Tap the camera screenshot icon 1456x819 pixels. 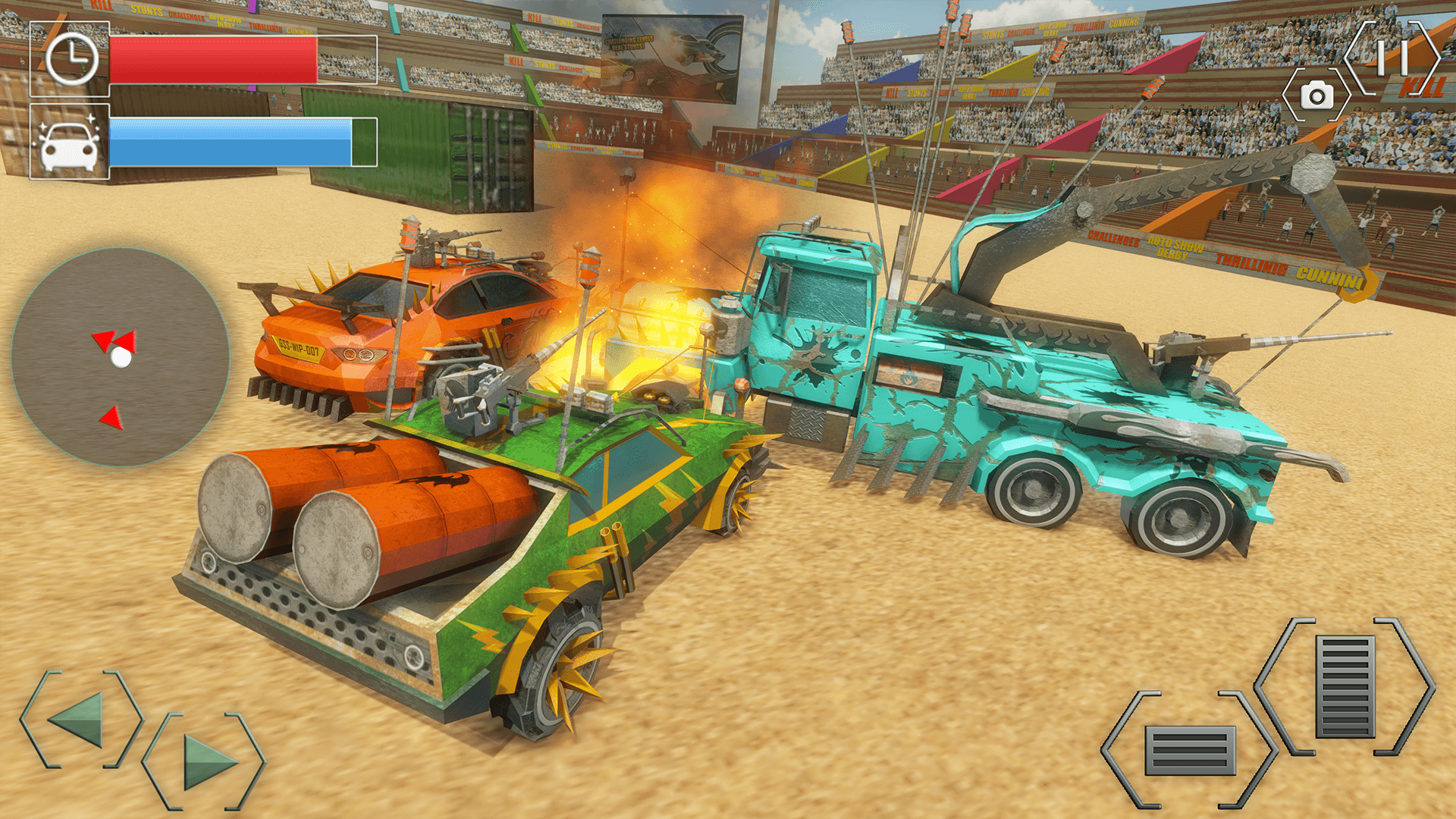tap(1317, 97)
